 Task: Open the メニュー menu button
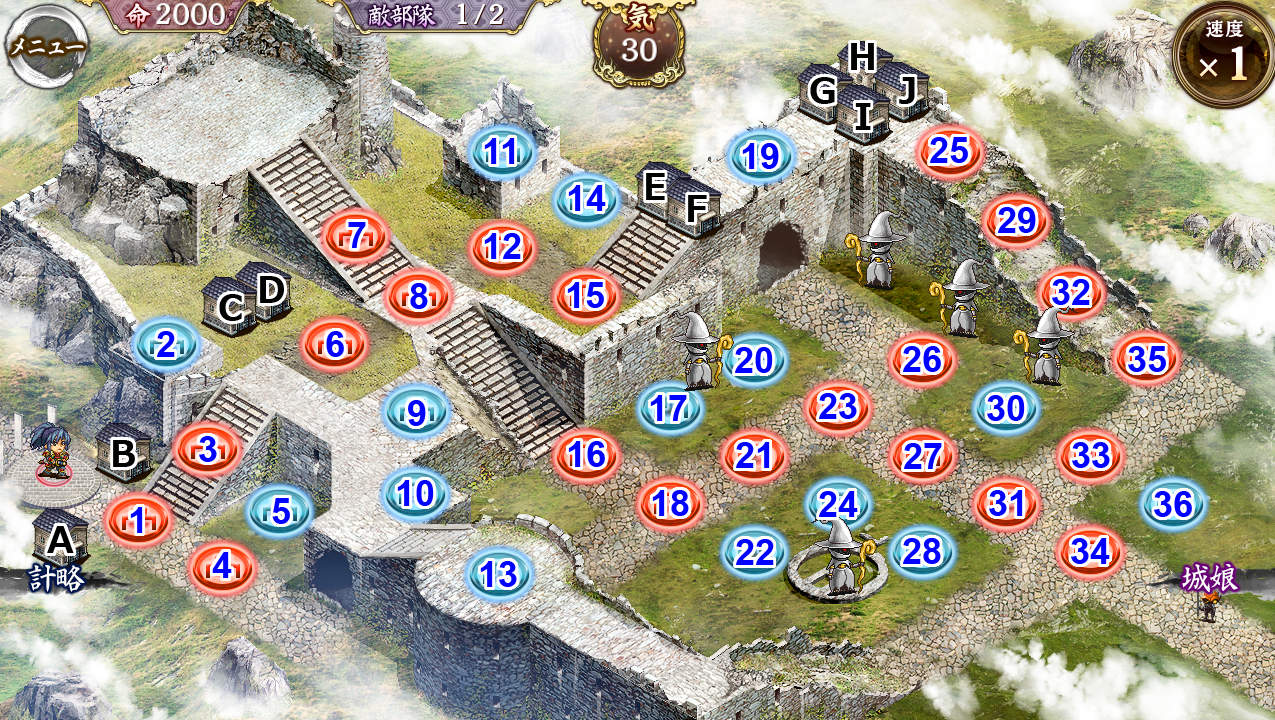47,46
